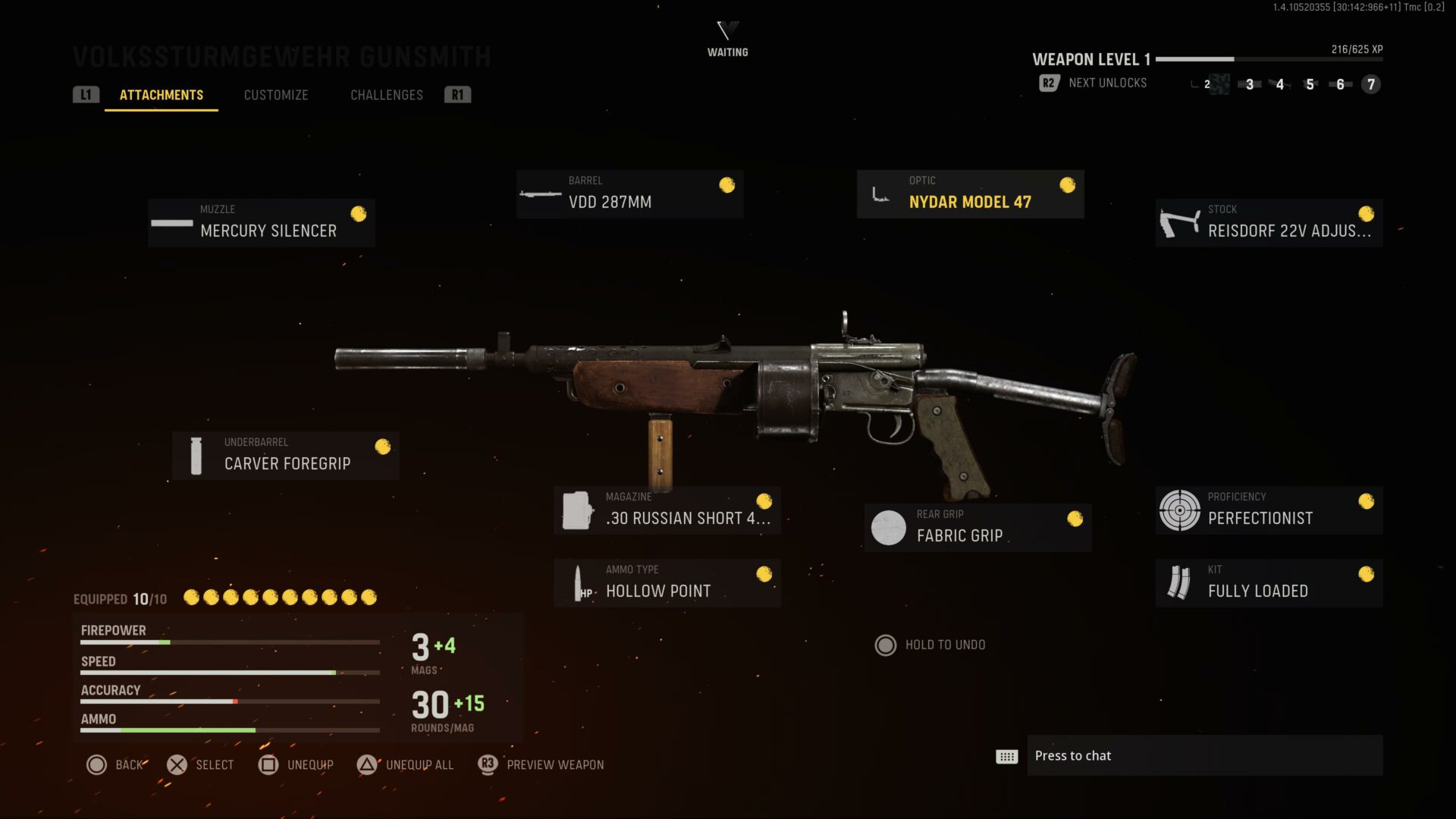Choose Unequip All attachments
The height and width of the screenshot is (819, 1456).
coord(406,764)
